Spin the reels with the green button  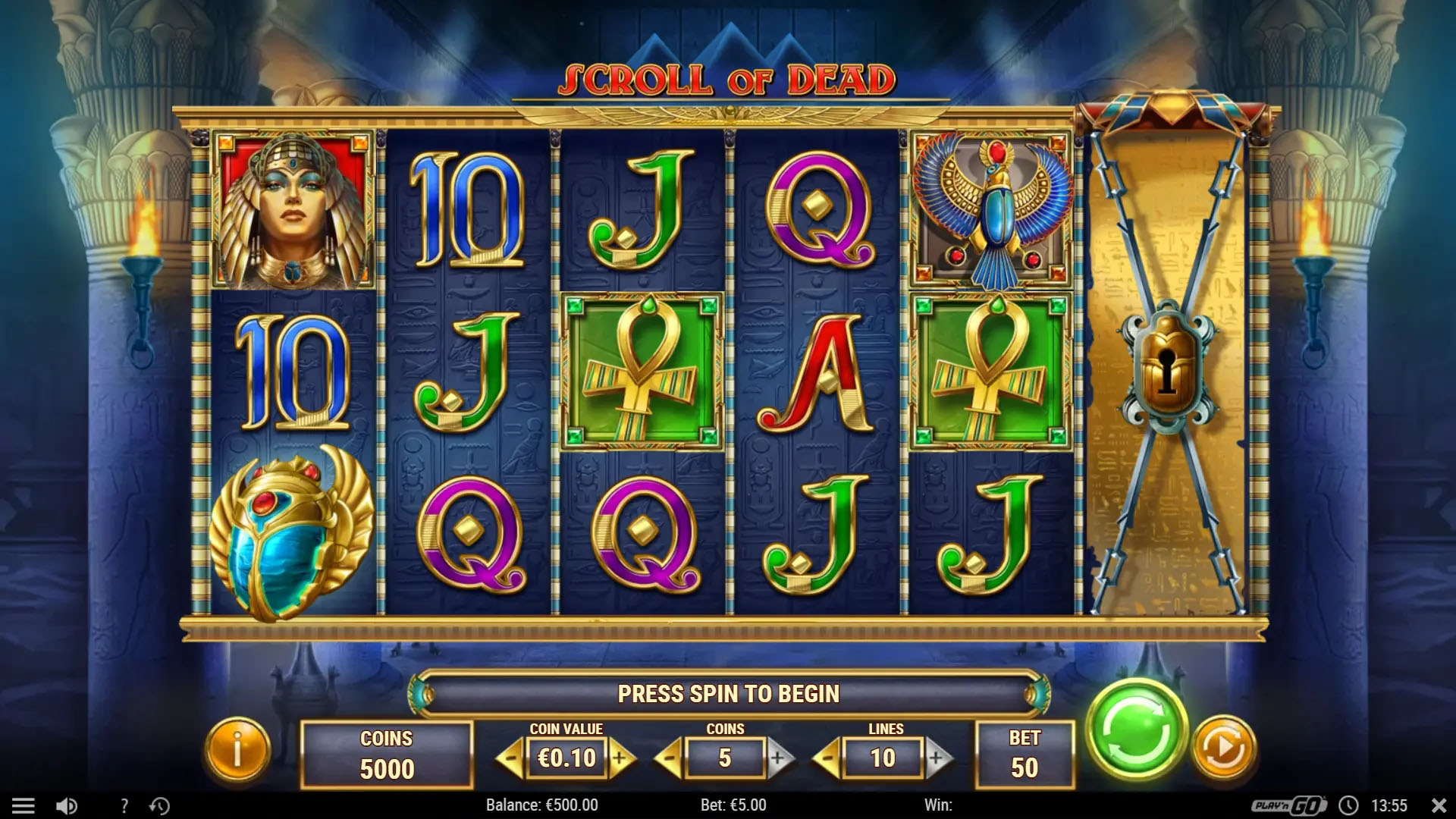[x=1135, y=730]
